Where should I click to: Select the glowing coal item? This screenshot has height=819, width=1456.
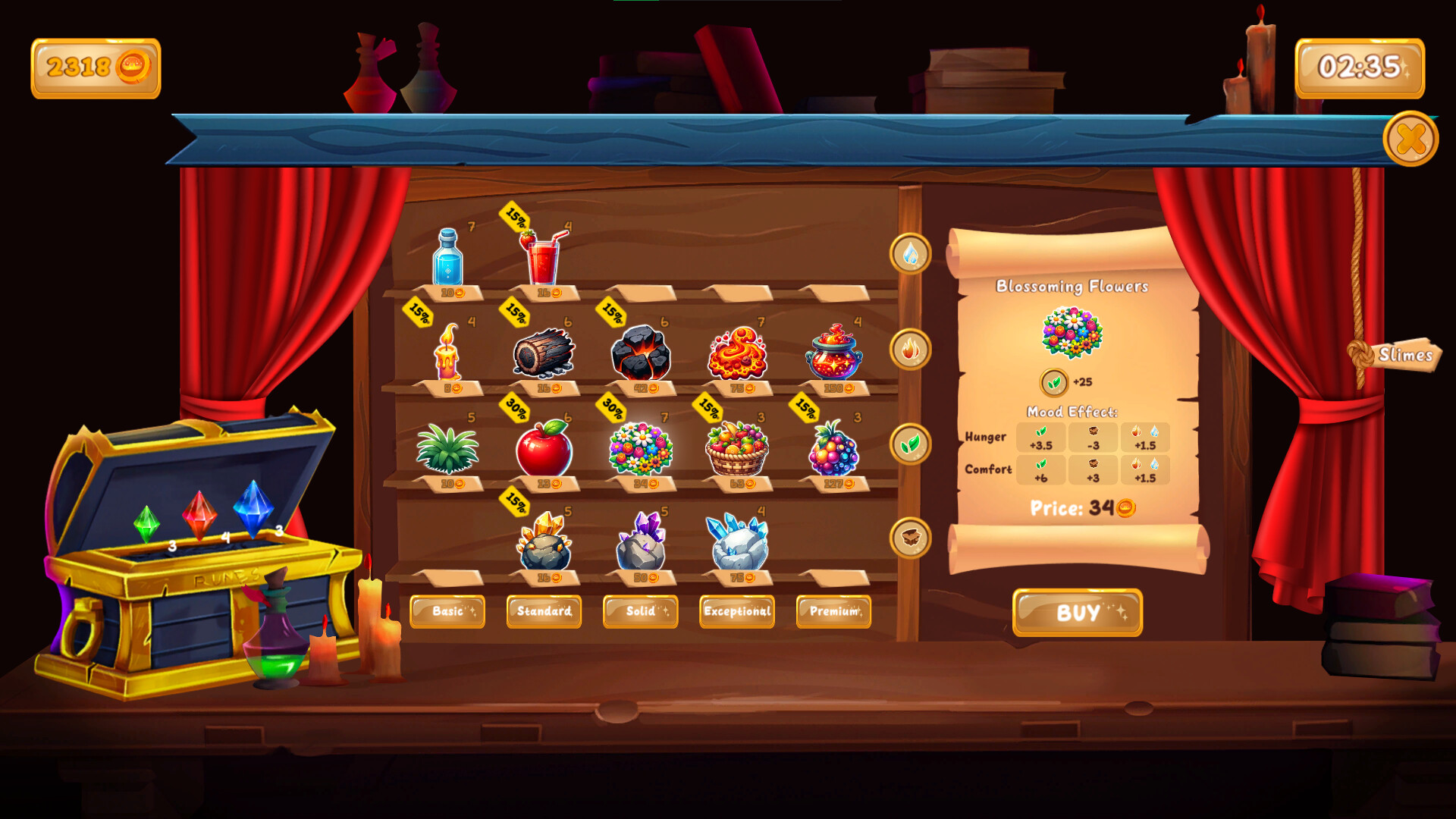(x=639, y=350)
